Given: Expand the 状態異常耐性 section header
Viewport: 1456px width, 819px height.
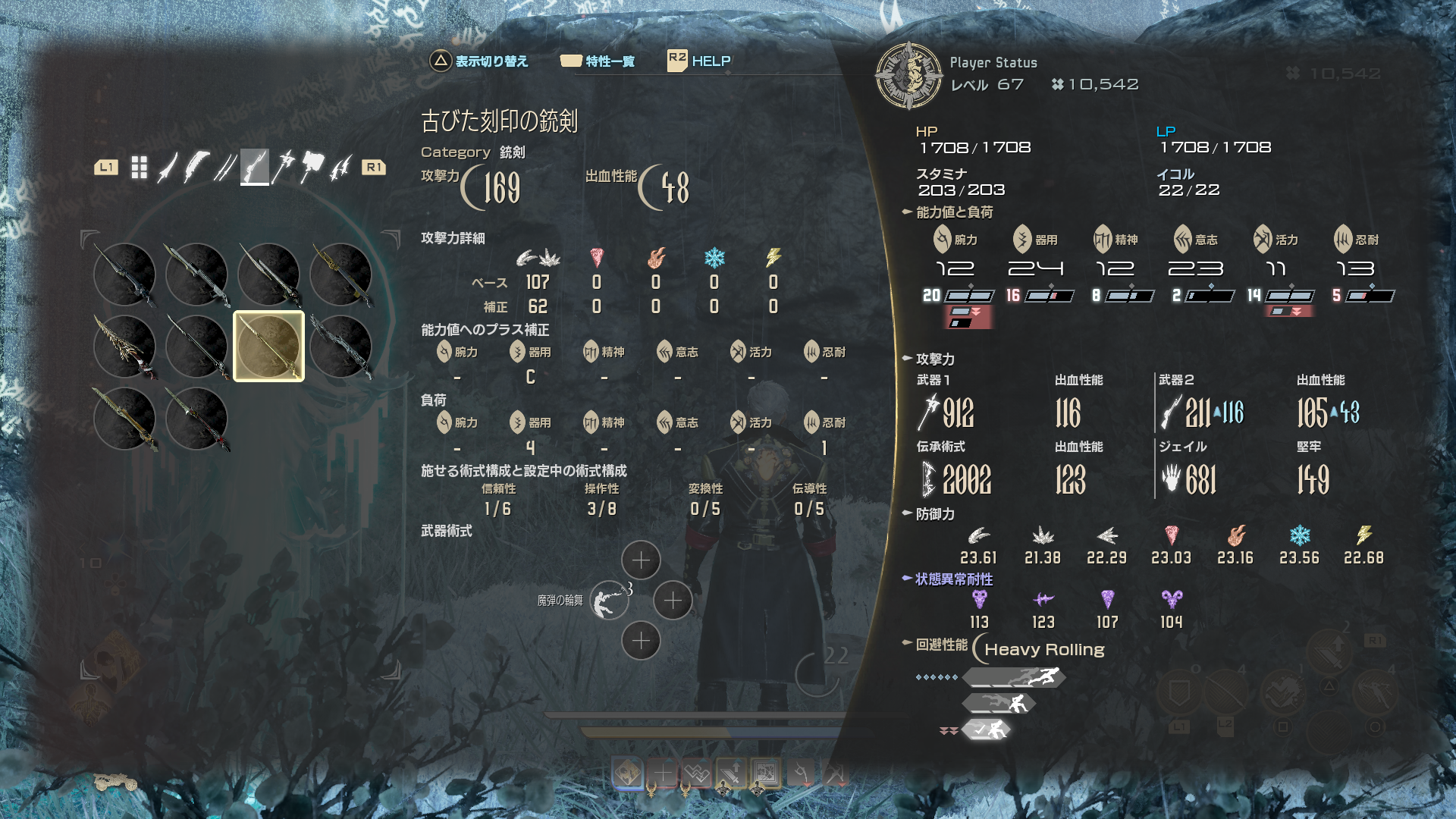Looking at the screenshot, I should click(x=953, y=579).
